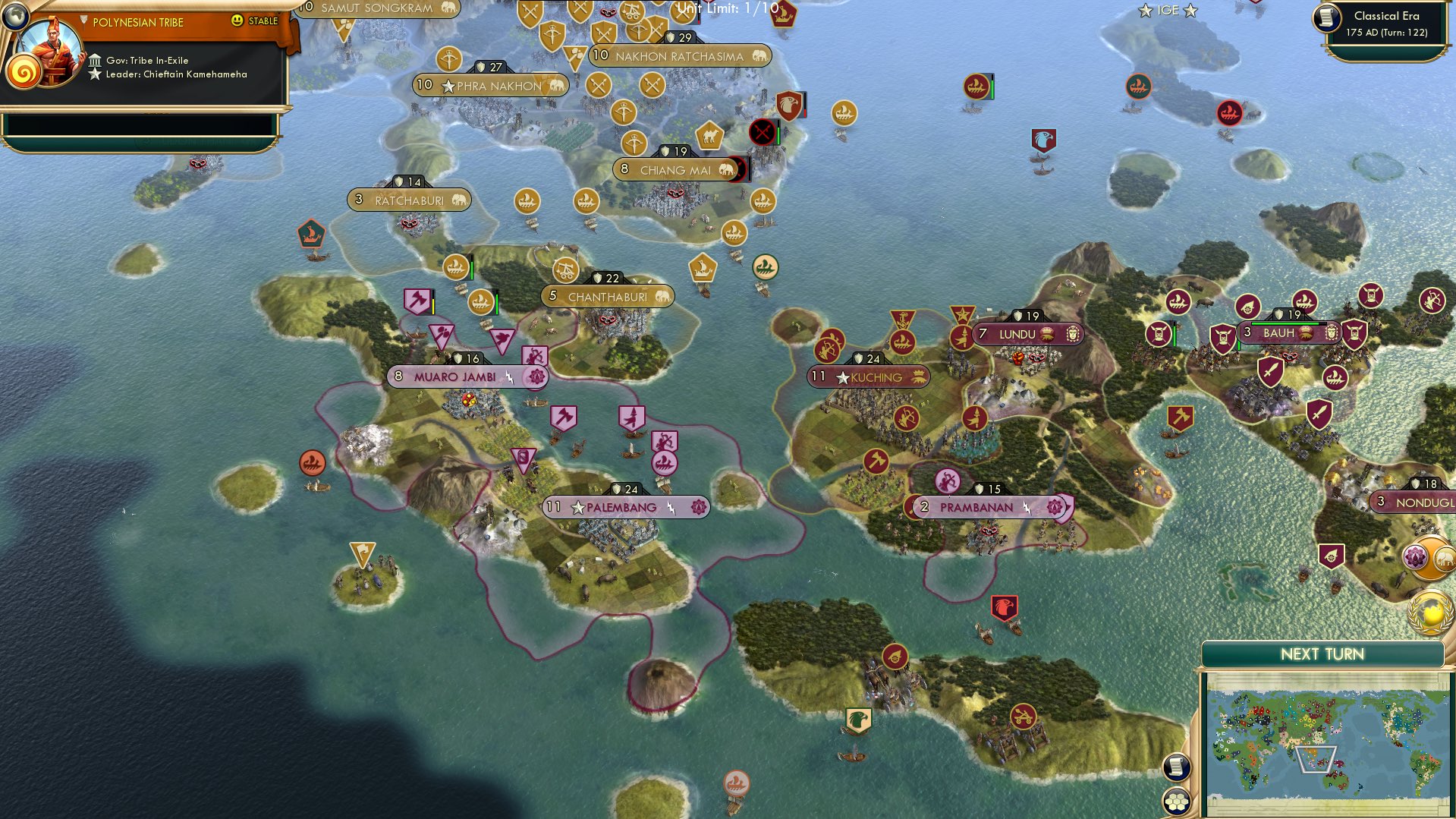Select the catapult unit icon below Chanthaburi
This screenshot has height=819, width=1456.
point(568,269)
